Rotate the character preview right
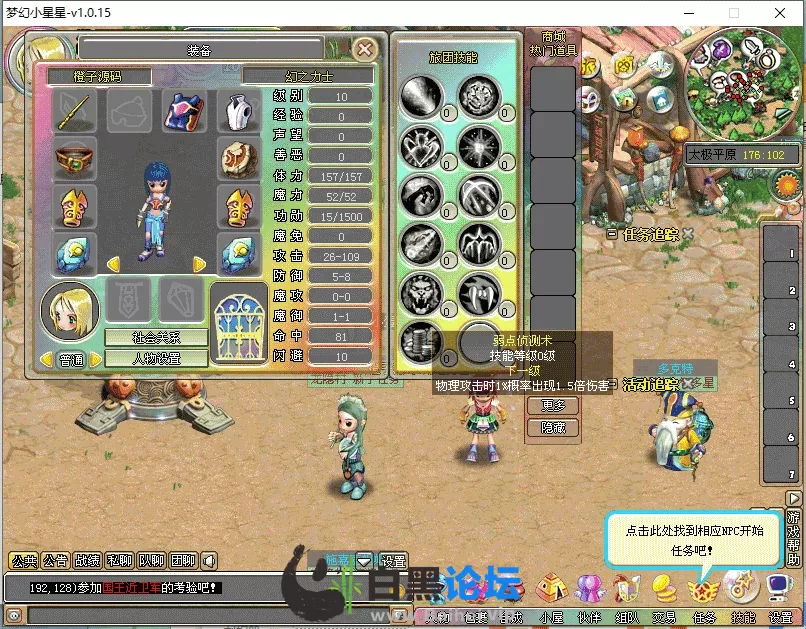 (x=200, y=264)
